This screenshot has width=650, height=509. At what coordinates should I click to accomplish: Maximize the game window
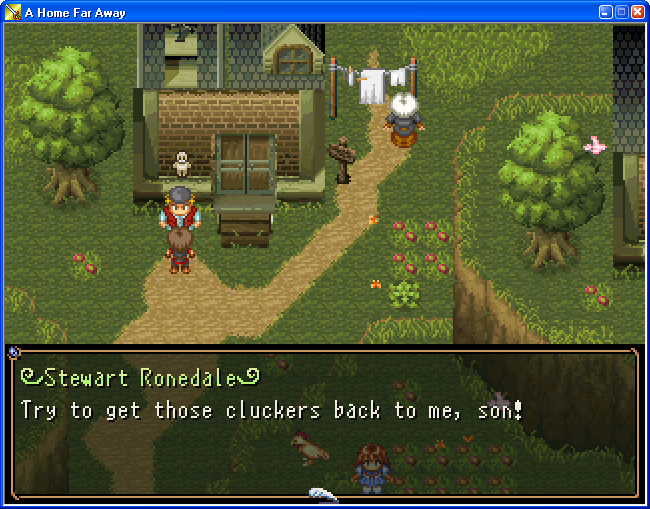[x=621, y=11]
